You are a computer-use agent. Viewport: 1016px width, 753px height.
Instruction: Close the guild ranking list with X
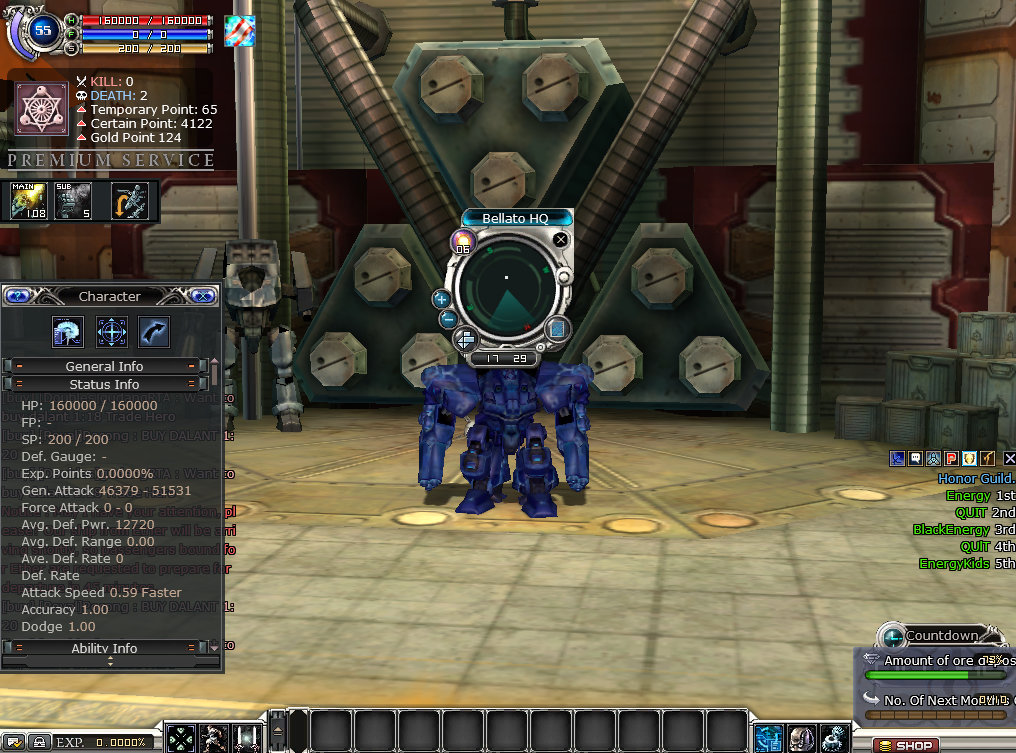[1009, 458]
